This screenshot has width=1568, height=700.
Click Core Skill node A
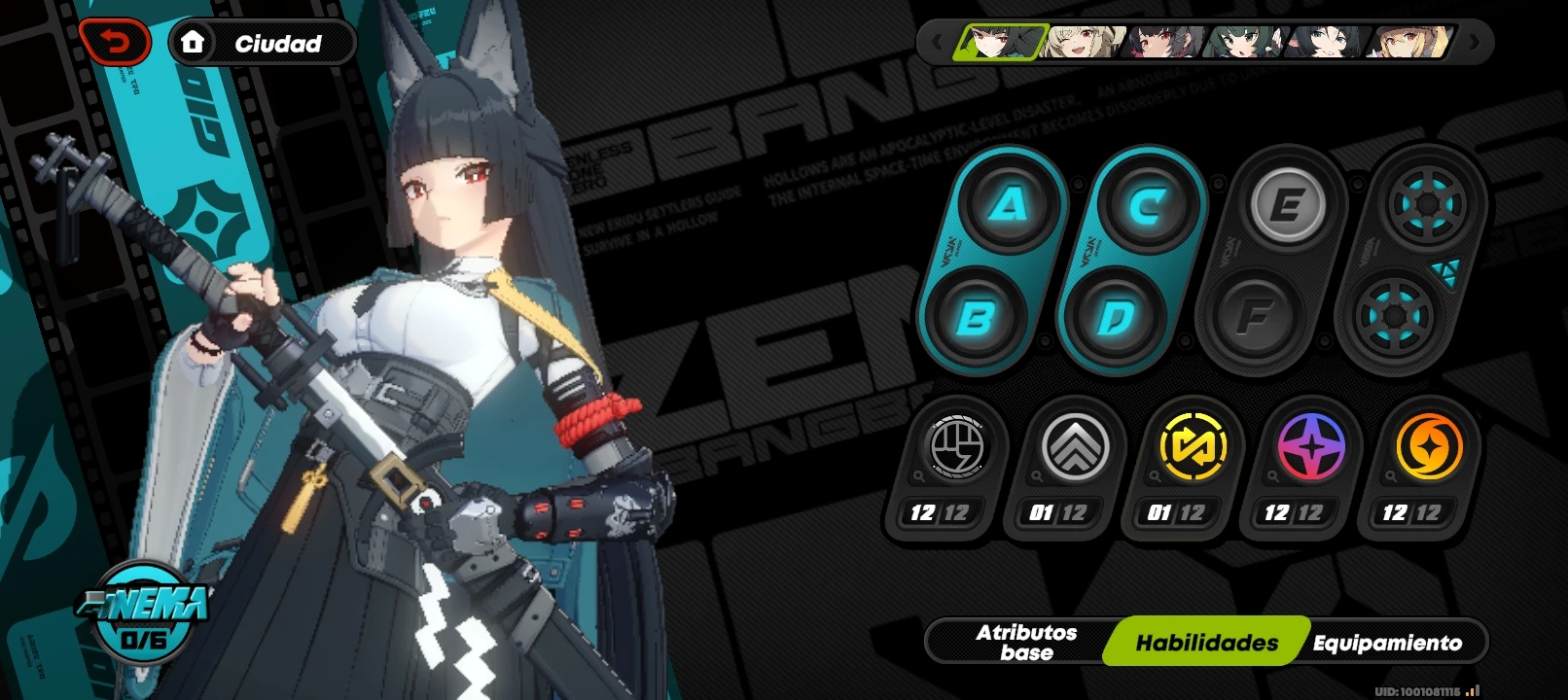(1009, 204)
